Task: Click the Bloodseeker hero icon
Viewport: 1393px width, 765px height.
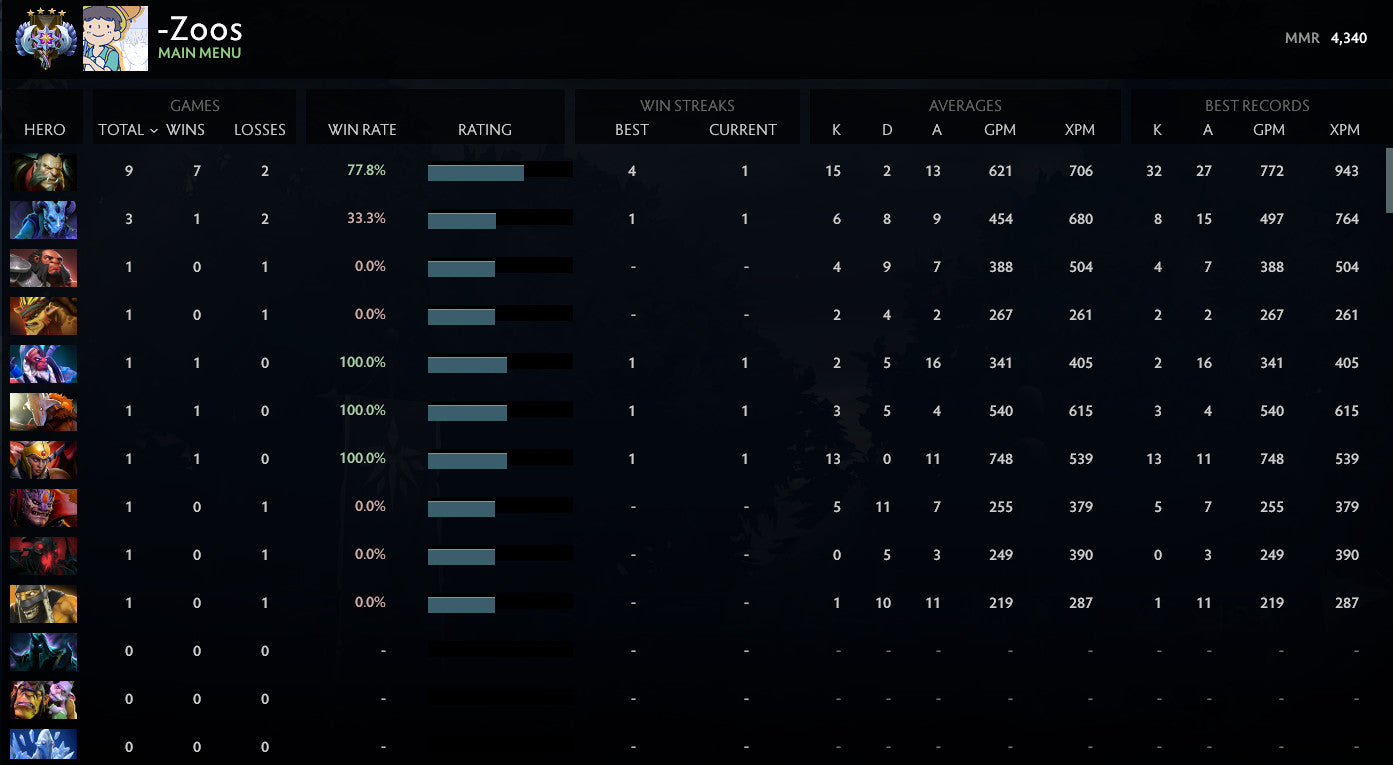Action: 43,507
